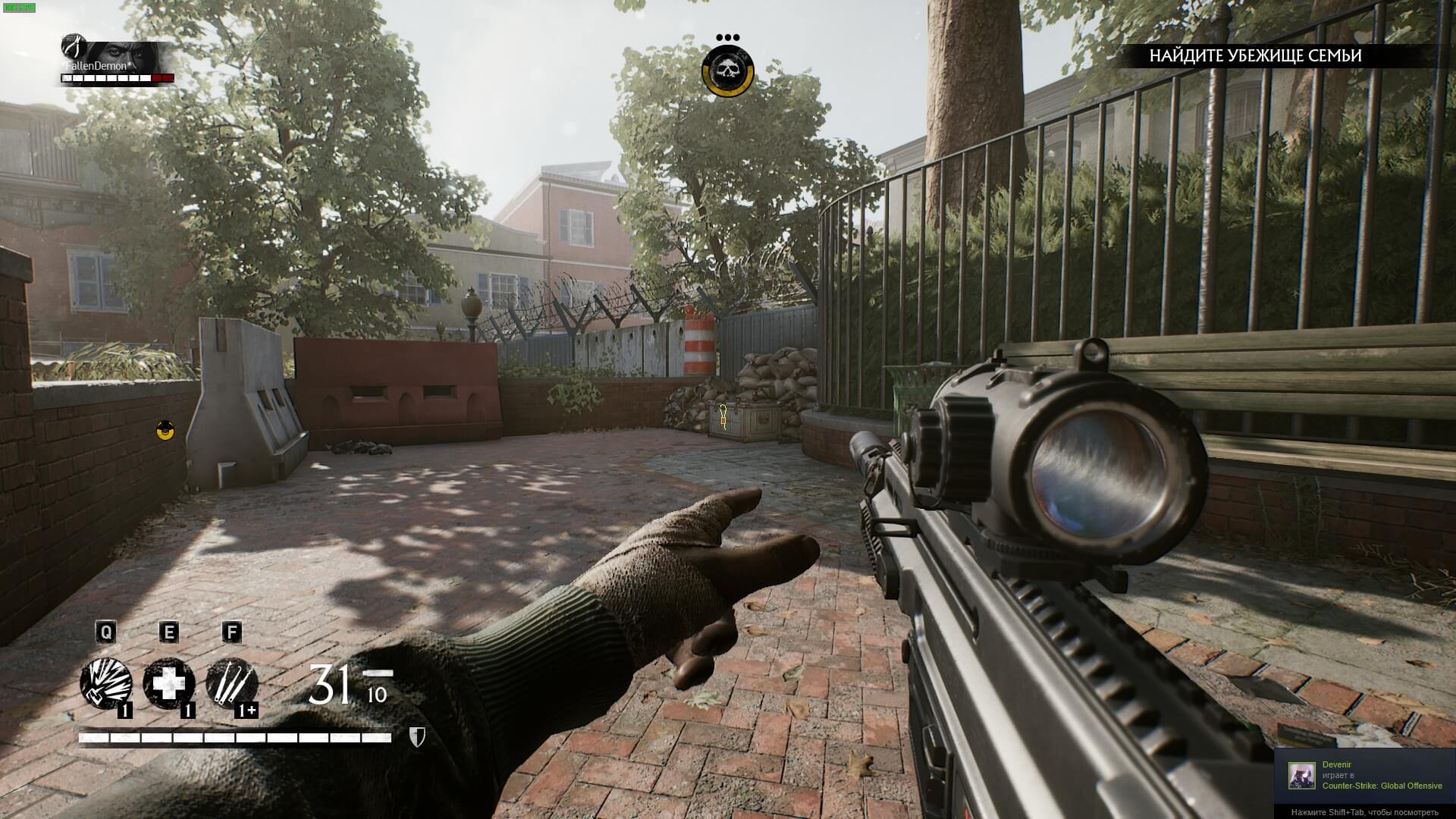Use the medkit cross icon
Screen dimensions: 1456x819
click(169, 684)
